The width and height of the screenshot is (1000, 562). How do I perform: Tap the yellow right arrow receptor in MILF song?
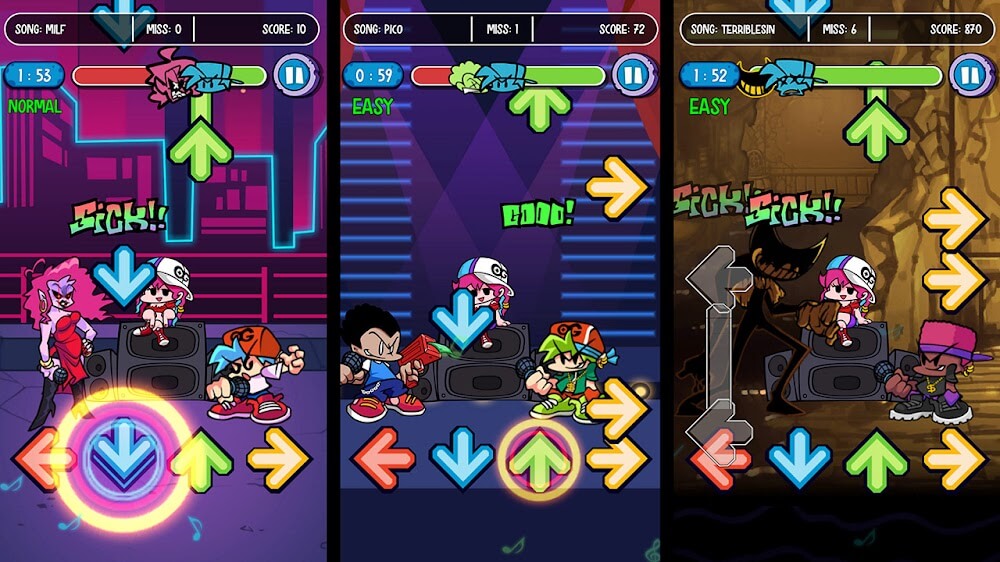[279, 458]
